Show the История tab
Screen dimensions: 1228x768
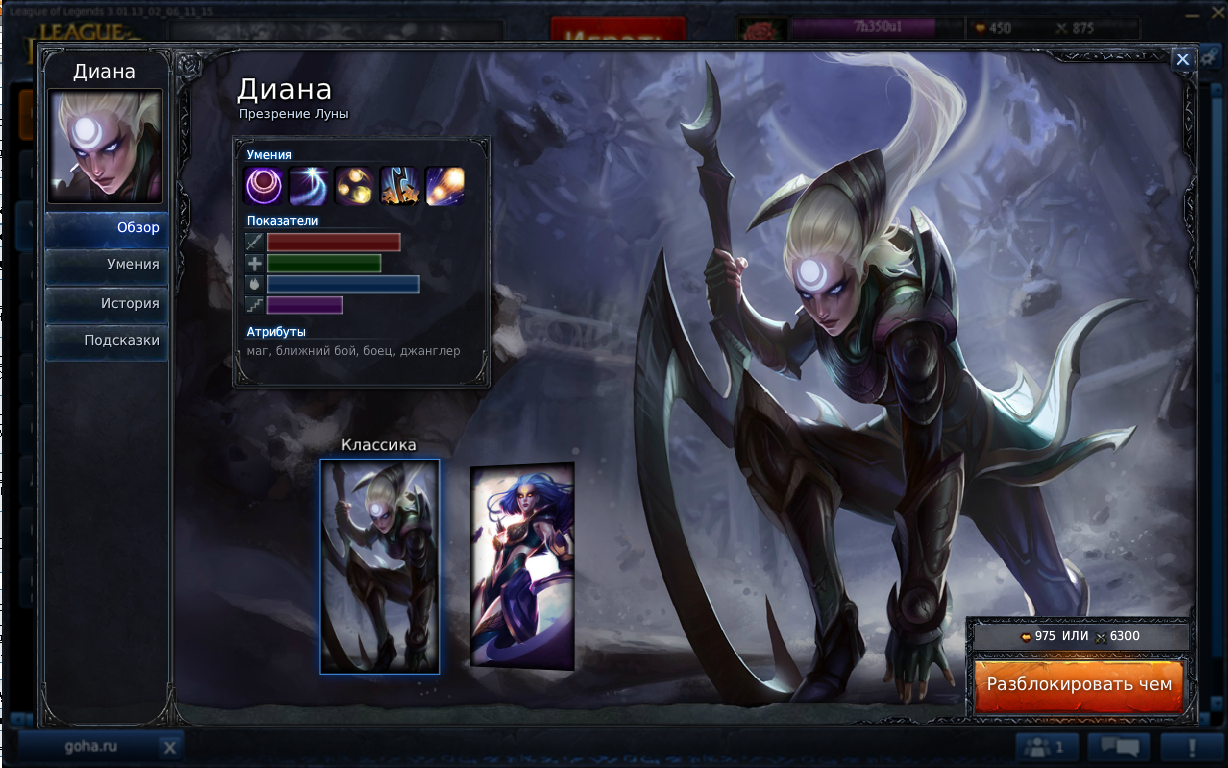(107, 303)
